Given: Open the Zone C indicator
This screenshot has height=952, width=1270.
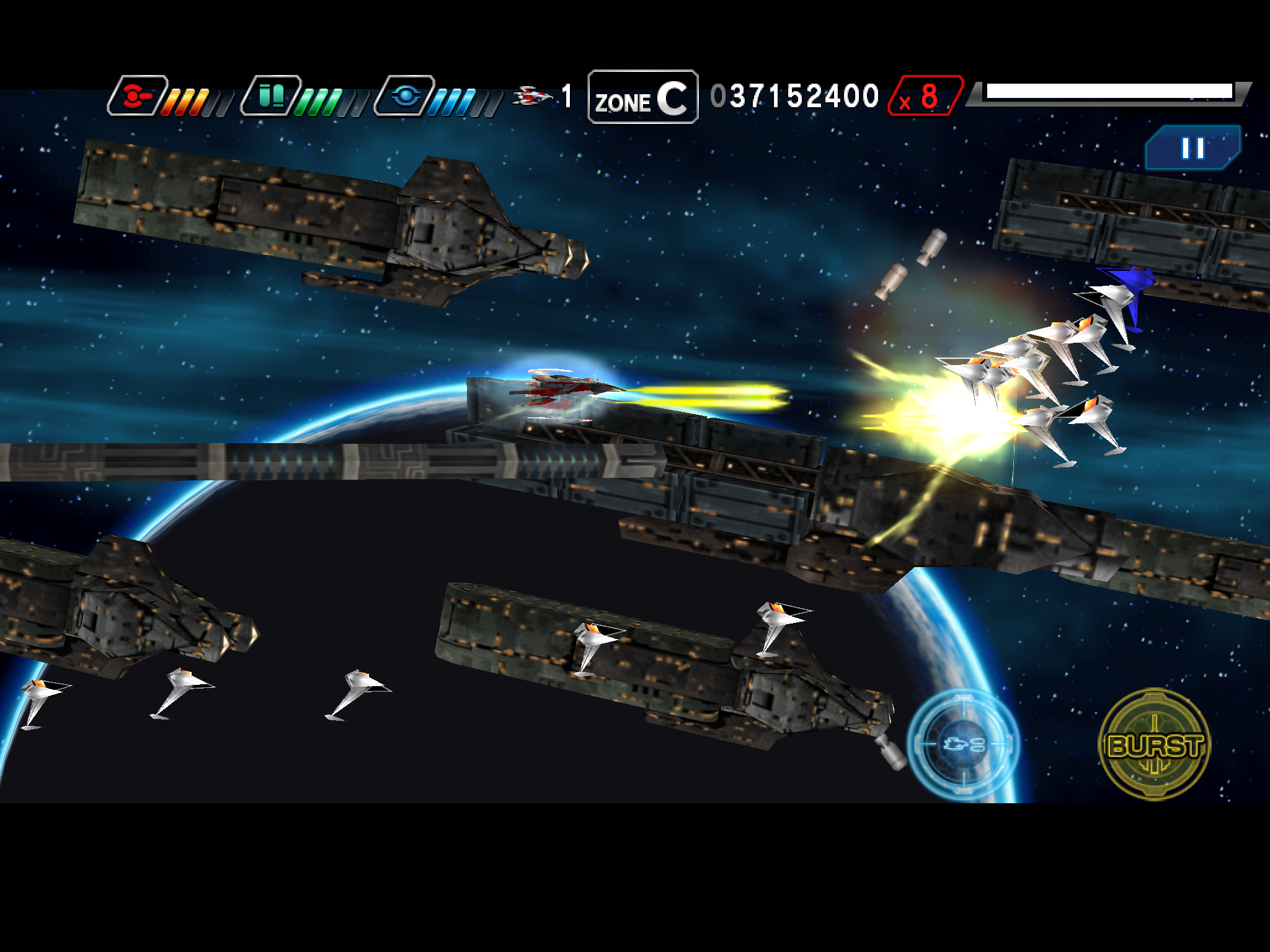Looking at the screenshot, I should tap(642, 97).
